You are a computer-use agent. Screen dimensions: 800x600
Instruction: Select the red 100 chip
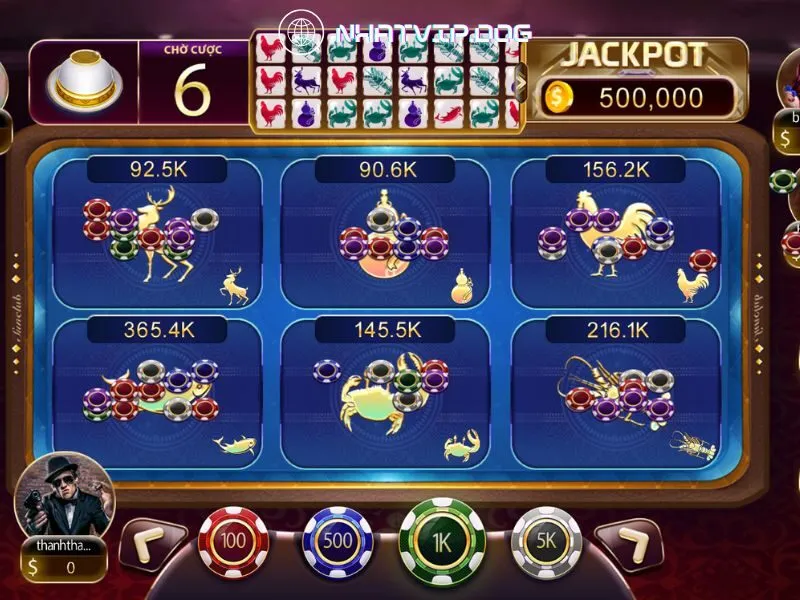point(233,541)
